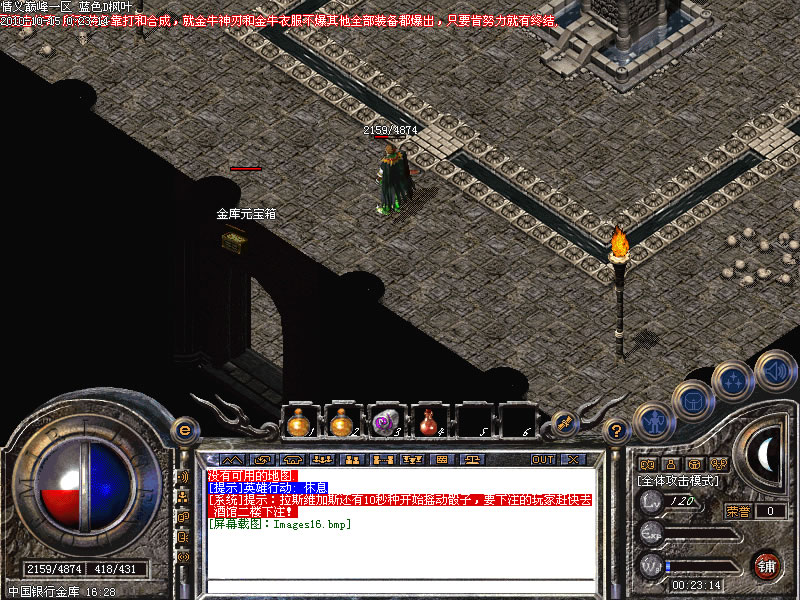Screen dimensions: 800x600
Task: Use the orange potion in slot 1
Action: pyautogui.click(x=298, y=424)
